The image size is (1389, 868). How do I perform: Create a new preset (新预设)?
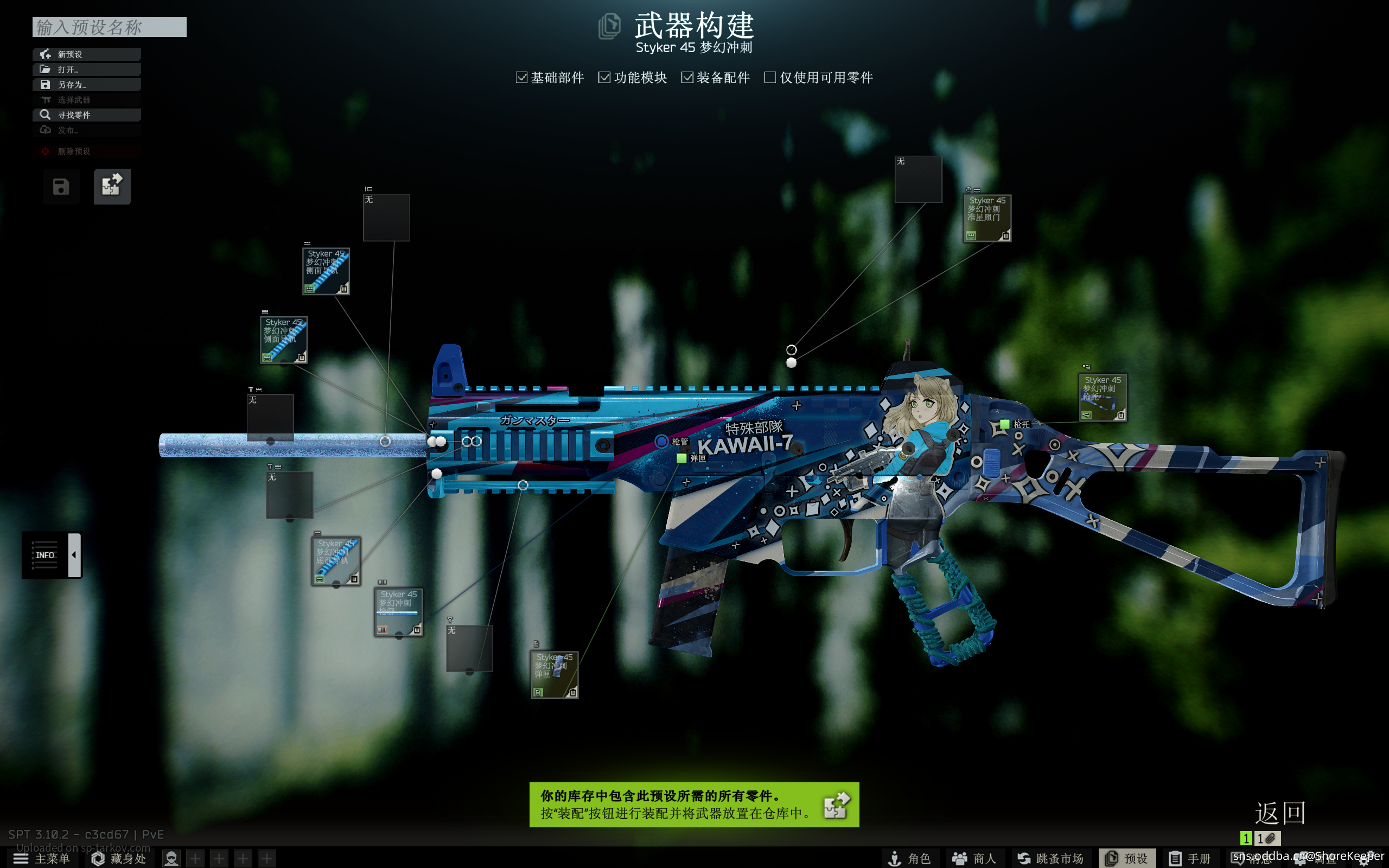coord(86,54)
